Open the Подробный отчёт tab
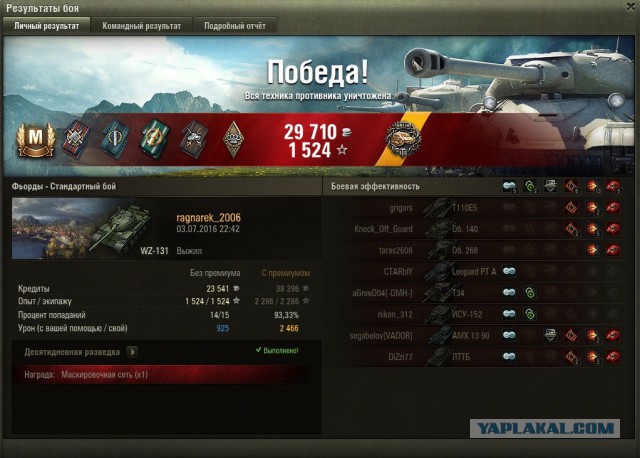 tap(235, 26)
